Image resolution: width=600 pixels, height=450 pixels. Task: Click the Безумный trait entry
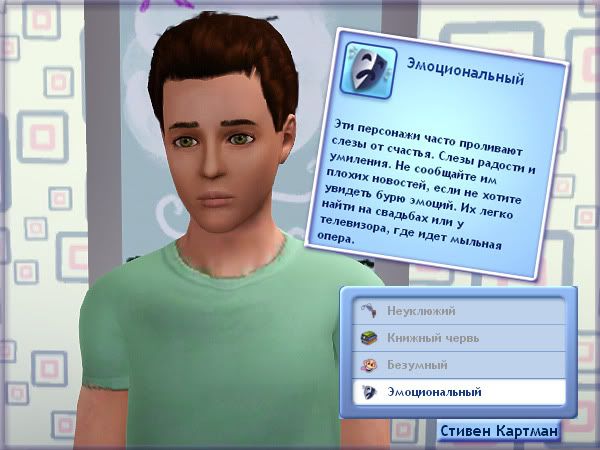point(457,365)
